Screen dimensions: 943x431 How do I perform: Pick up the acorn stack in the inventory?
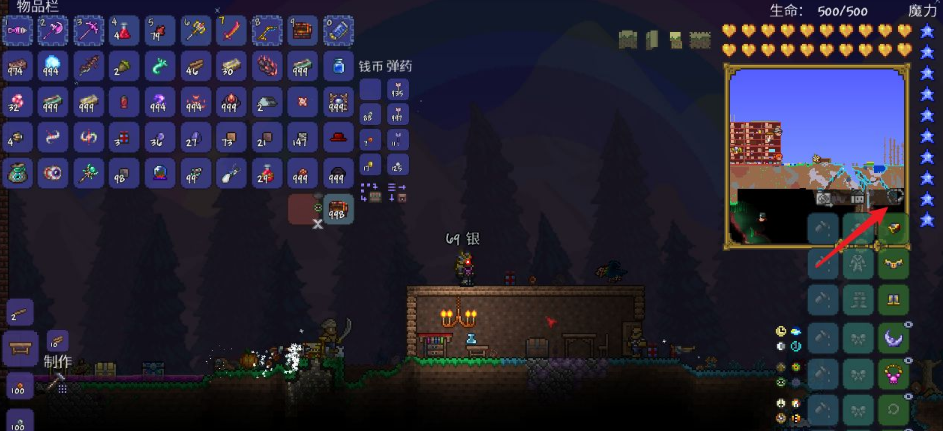123,66
